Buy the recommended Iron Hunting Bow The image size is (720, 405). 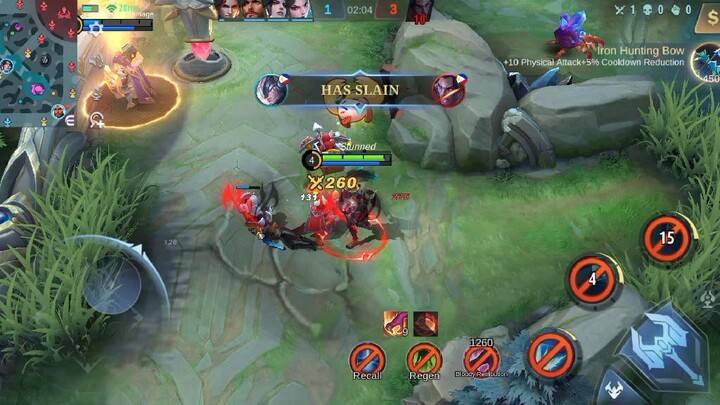coord(708,60)
